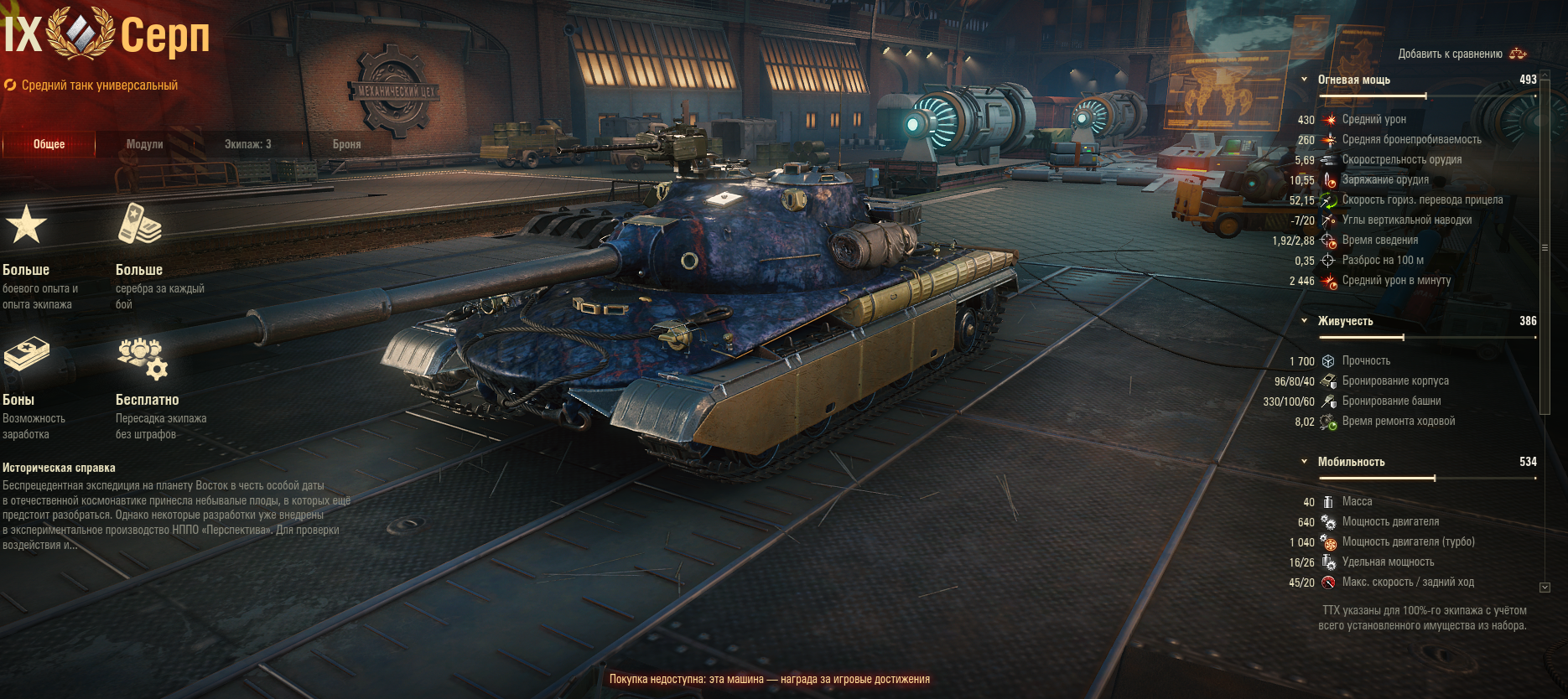Screen dimensions: 1568x699
Task: Toggle the Мобильность section arrow
Action: tap(1304, 462)
